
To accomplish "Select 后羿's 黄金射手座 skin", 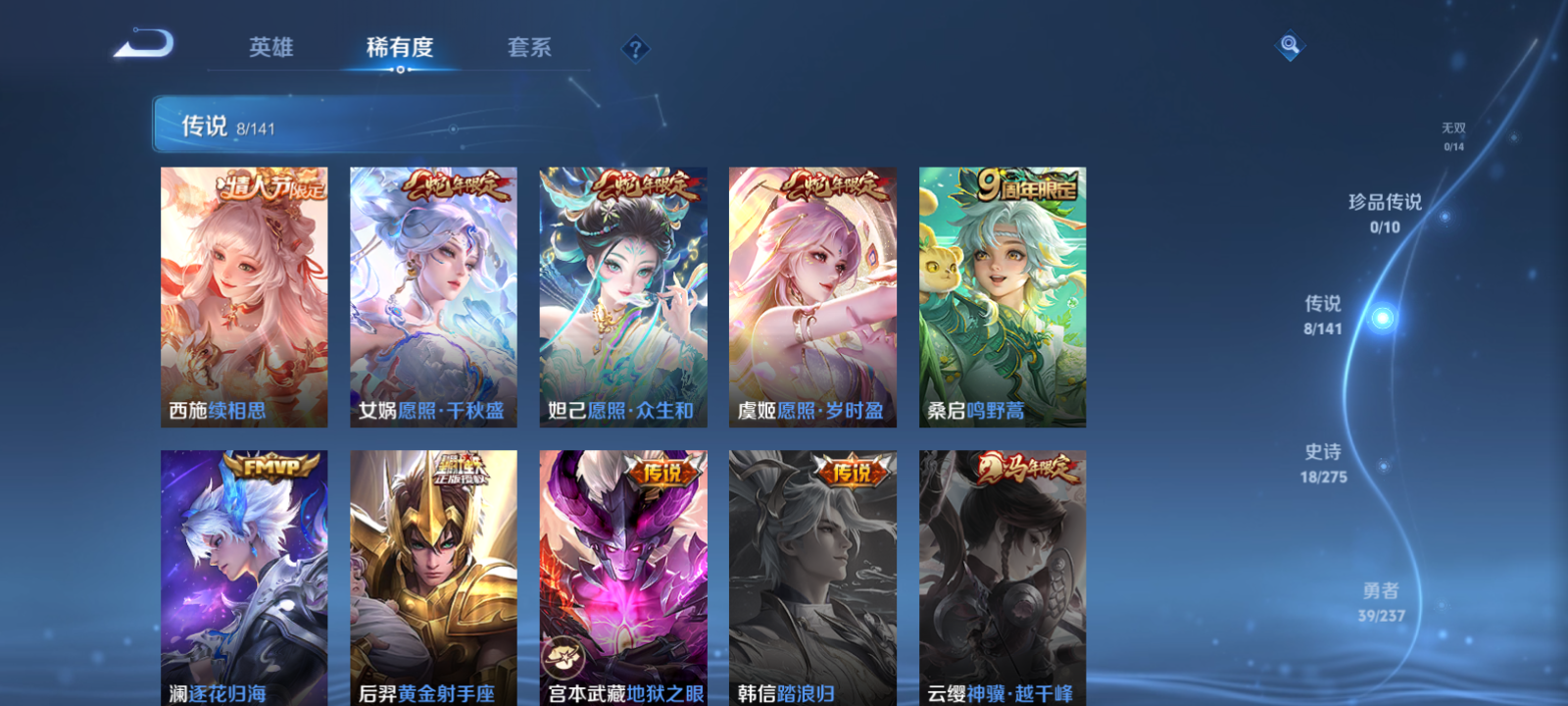I will point(432,579).
